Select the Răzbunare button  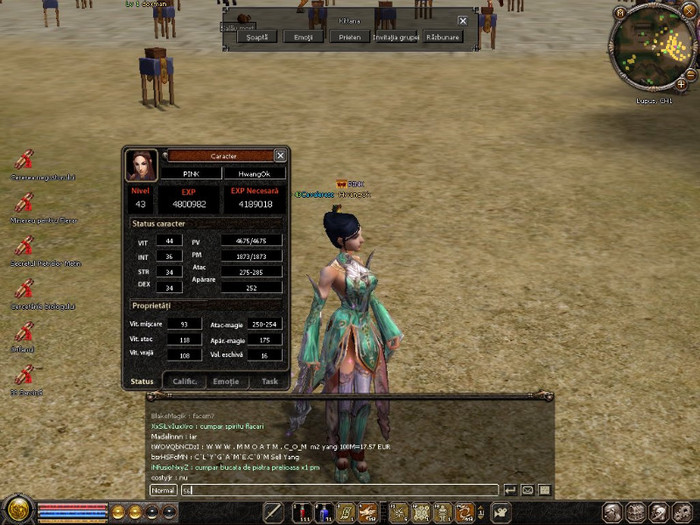coord(443,37)
